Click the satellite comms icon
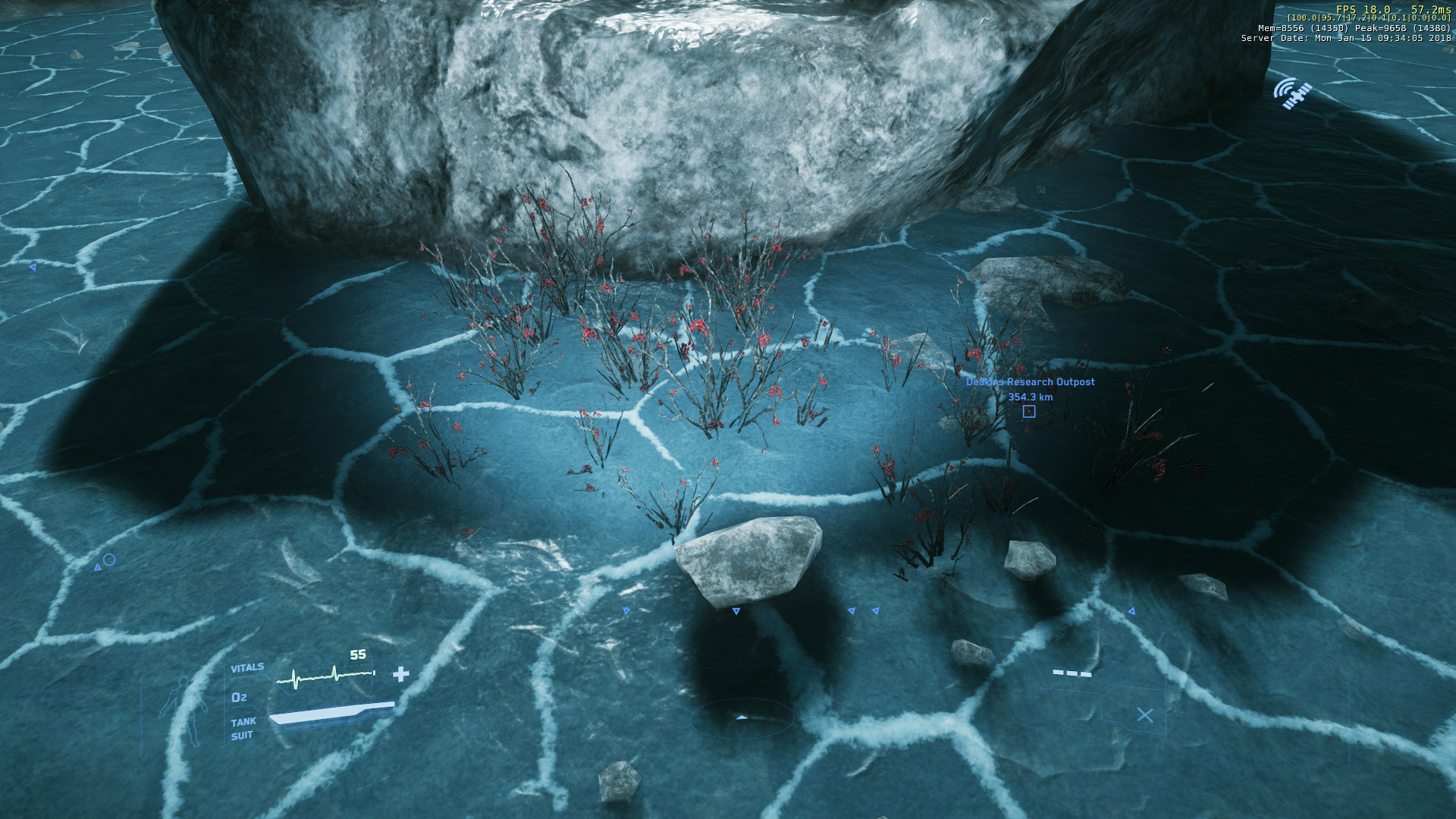This screenshot has height=819, width=1456. pyautogui.click(x=1292, y=93)
